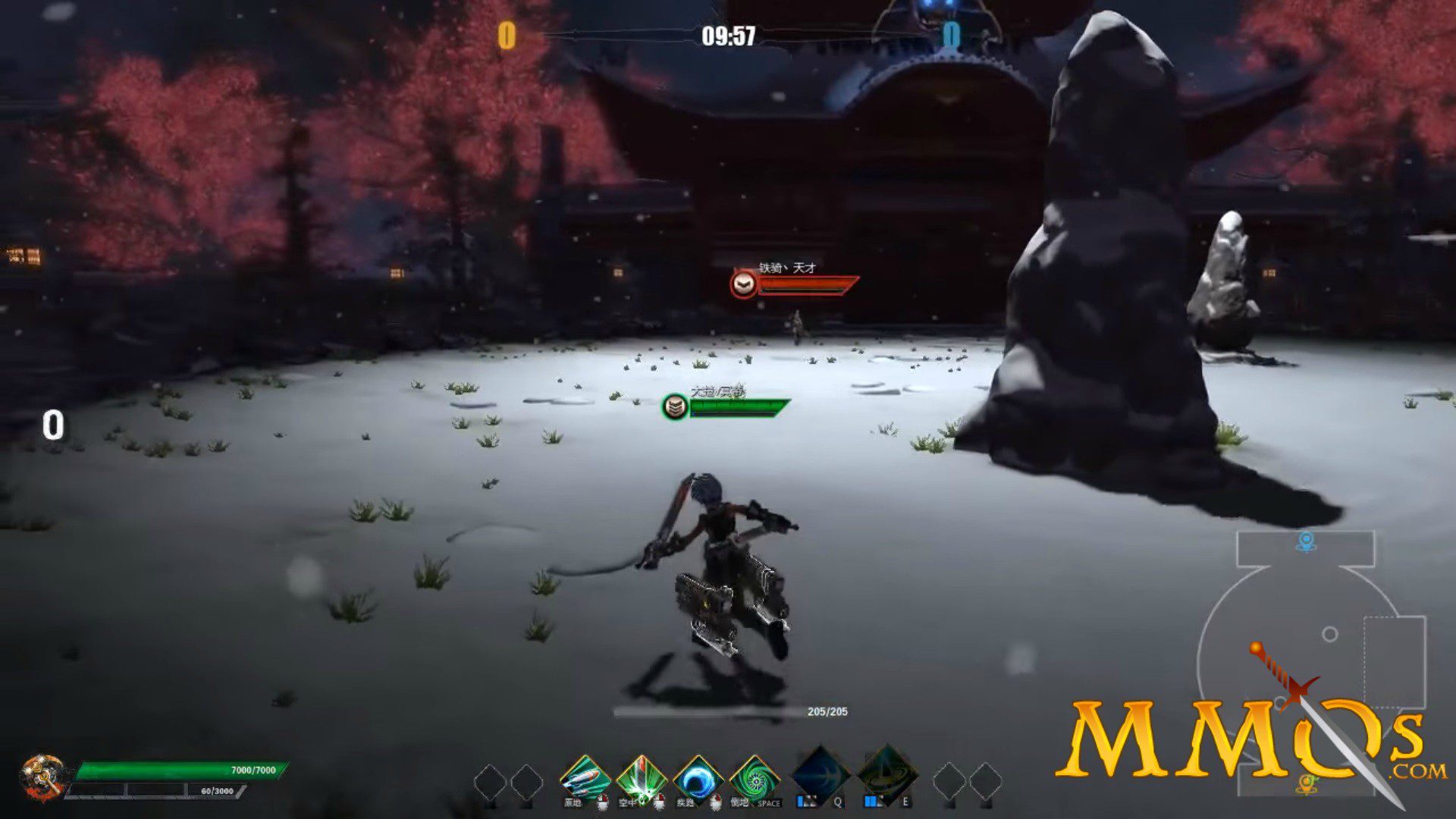Click the MMOs.com watermark logo
Screen dimensions: 1456x819
[x=1244, y=739]
